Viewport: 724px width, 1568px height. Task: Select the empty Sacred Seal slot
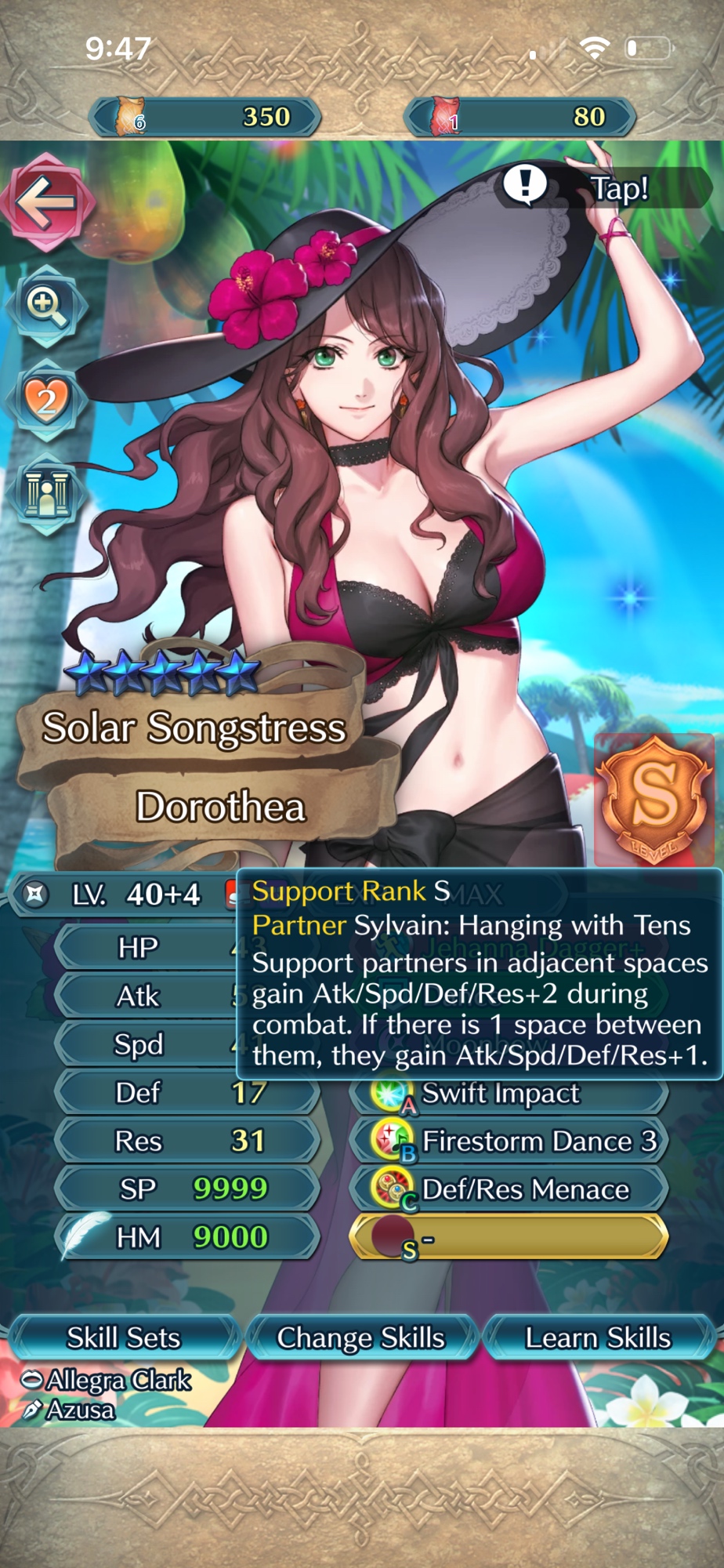[508, 1238]
